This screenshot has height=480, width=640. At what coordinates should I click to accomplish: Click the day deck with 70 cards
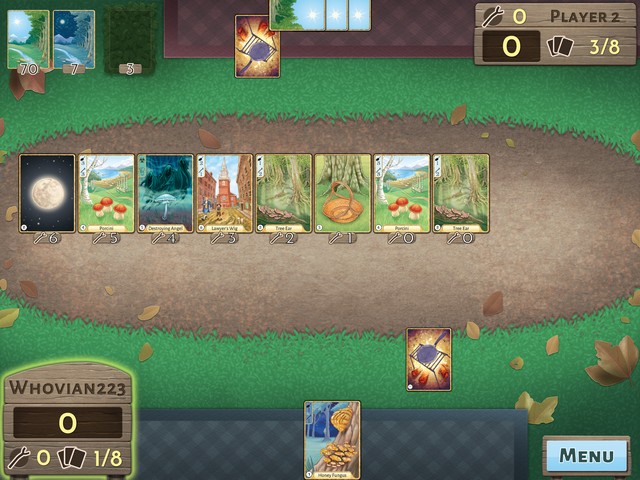click(28, 40)
